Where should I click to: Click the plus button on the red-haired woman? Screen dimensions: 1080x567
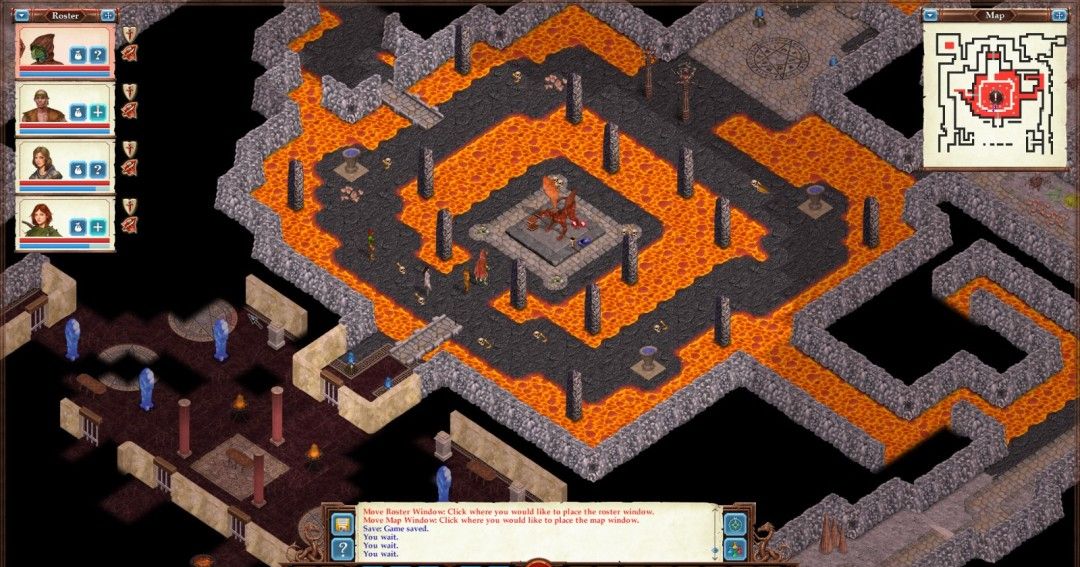coord(98,228)
